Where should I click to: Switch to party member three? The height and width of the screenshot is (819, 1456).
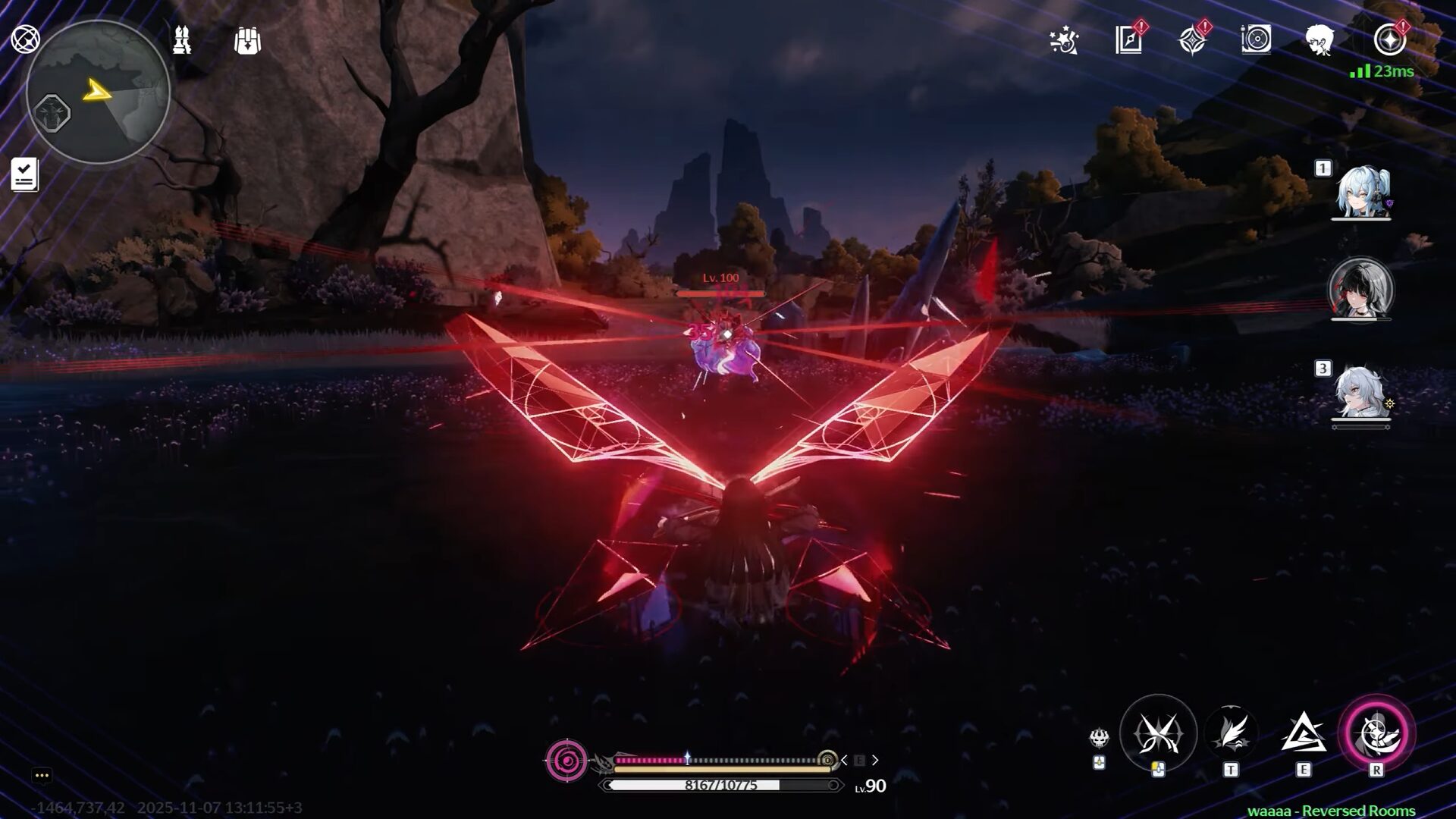click(x=1360, y=393)
